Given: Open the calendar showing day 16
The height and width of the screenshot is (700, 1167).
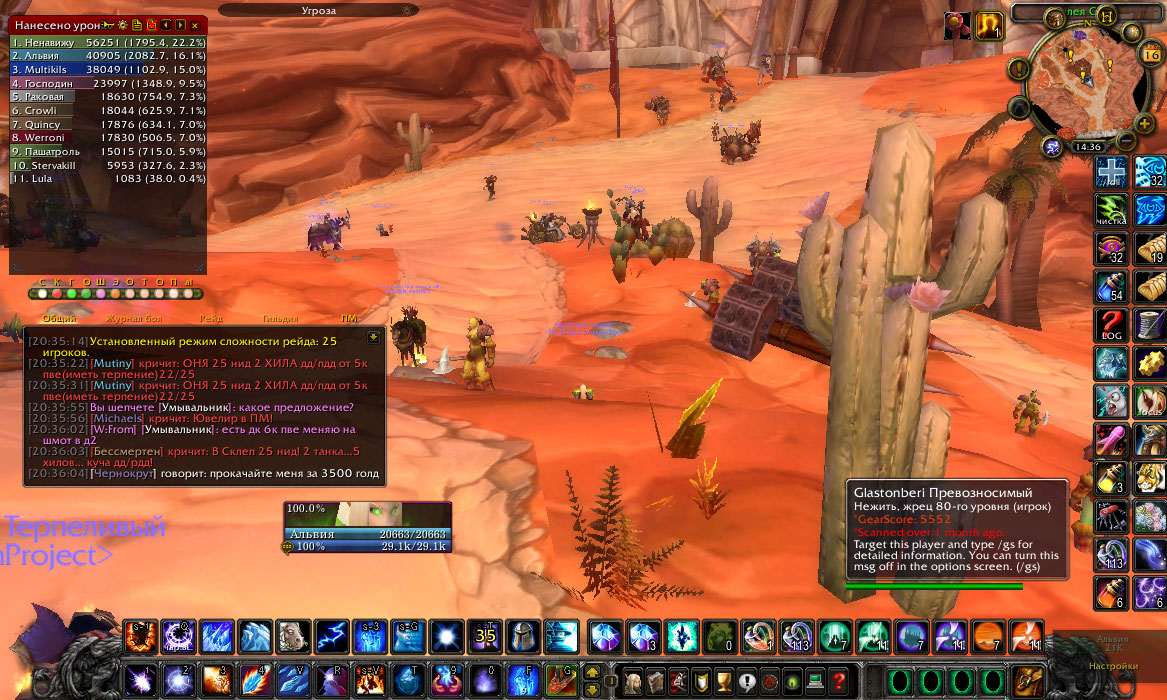Looking at the screenshot, I should [x=1149, y=54].
